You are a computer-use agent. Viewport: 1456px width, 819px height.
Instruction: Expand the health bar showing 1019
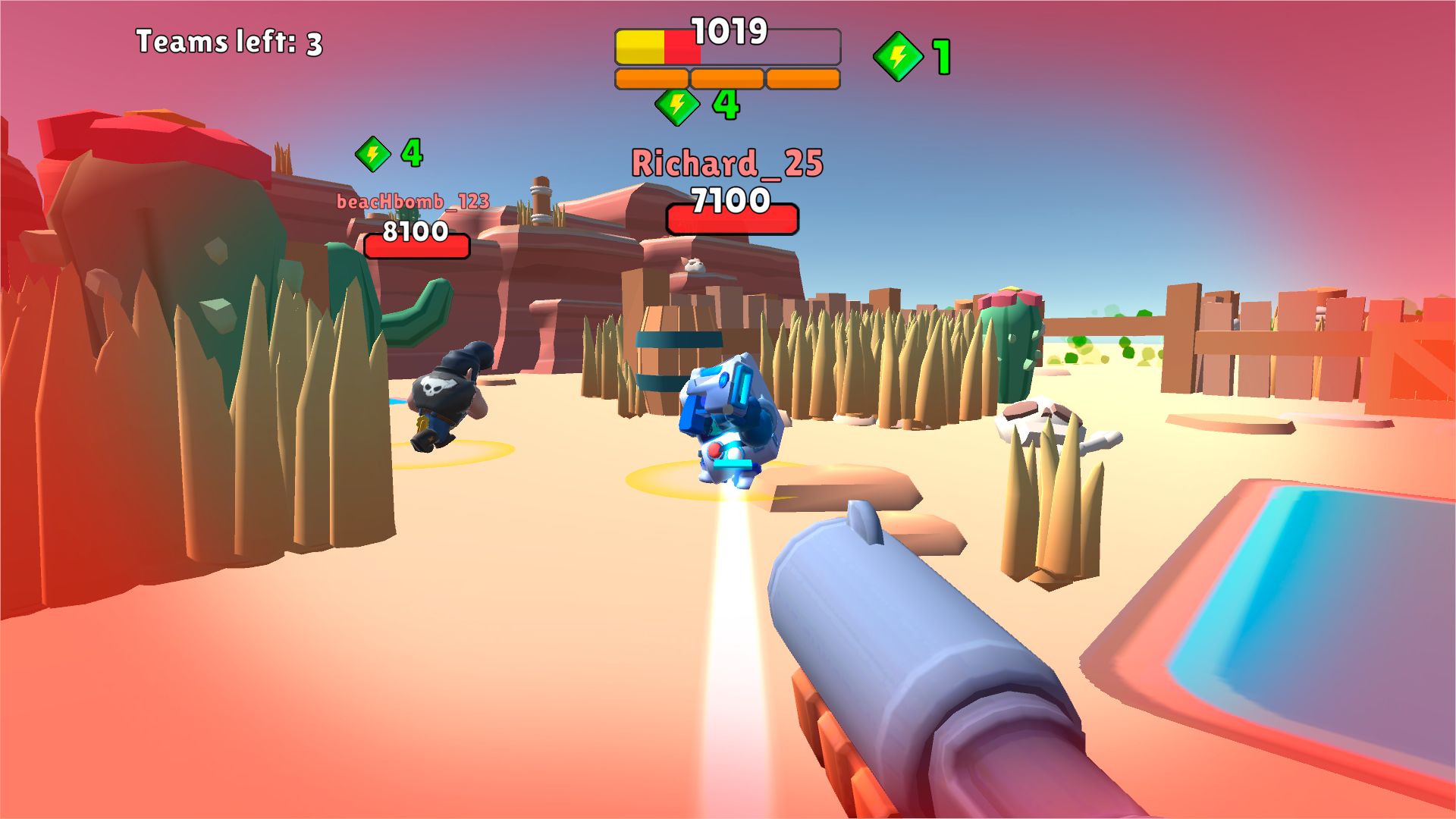pyautogui.click(x=728, y=45)
